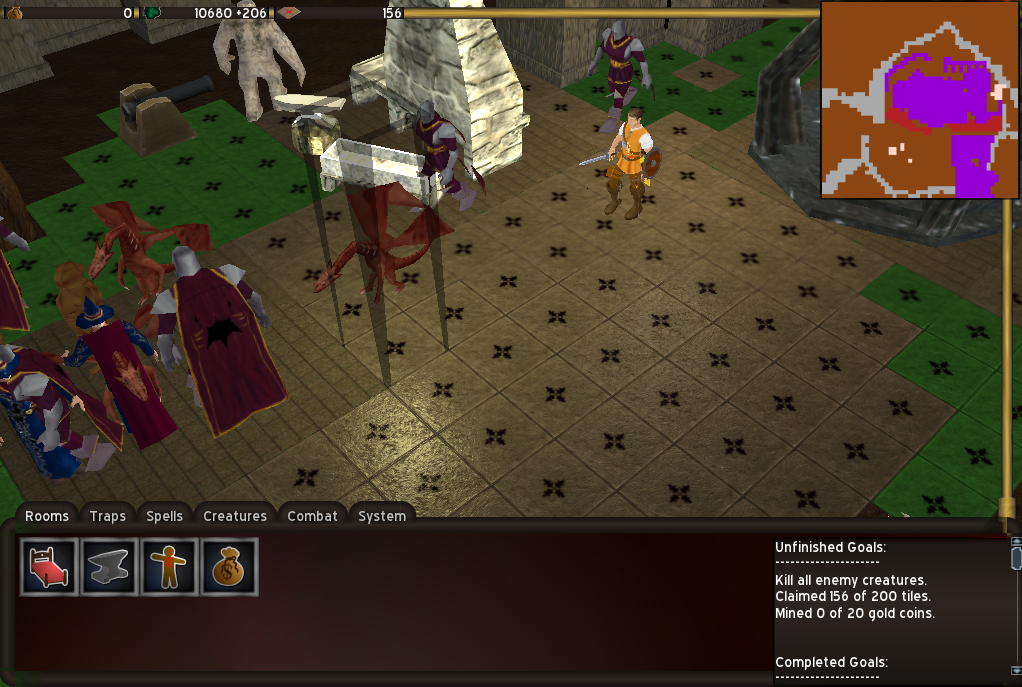Viewport: 1022px width, 687px height.
Task: Select the red bed room icon
Action: [x=49, y=567]
